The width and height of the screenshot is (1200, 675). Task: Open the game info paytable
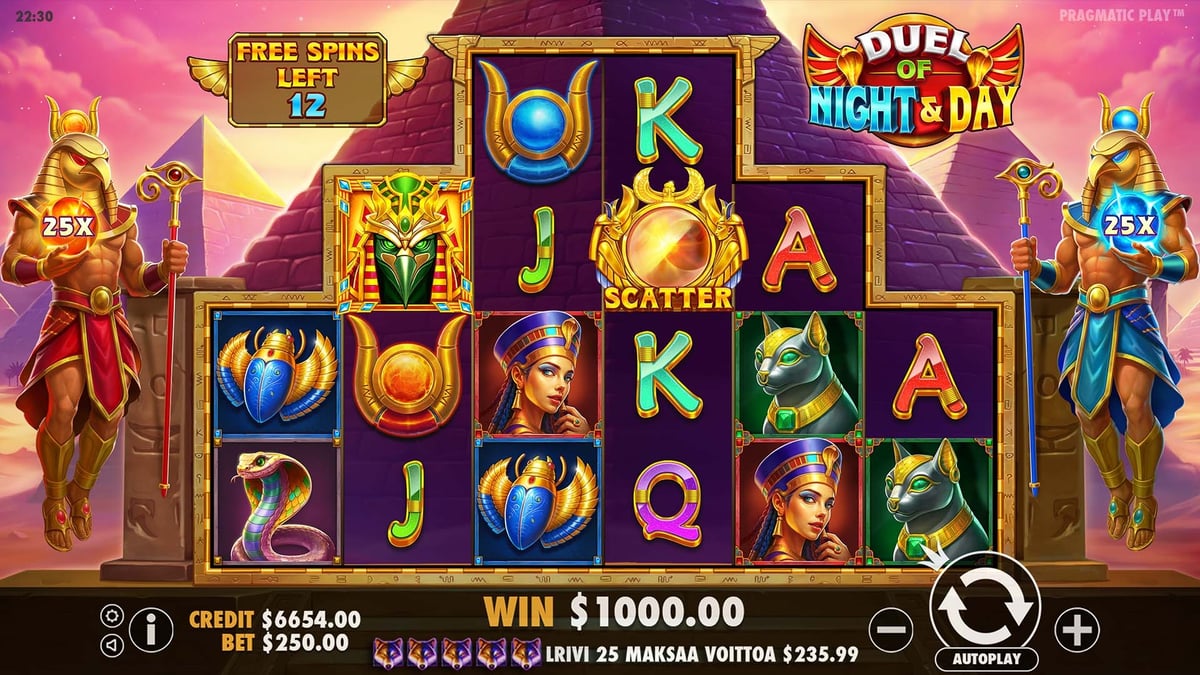[151, 630]
